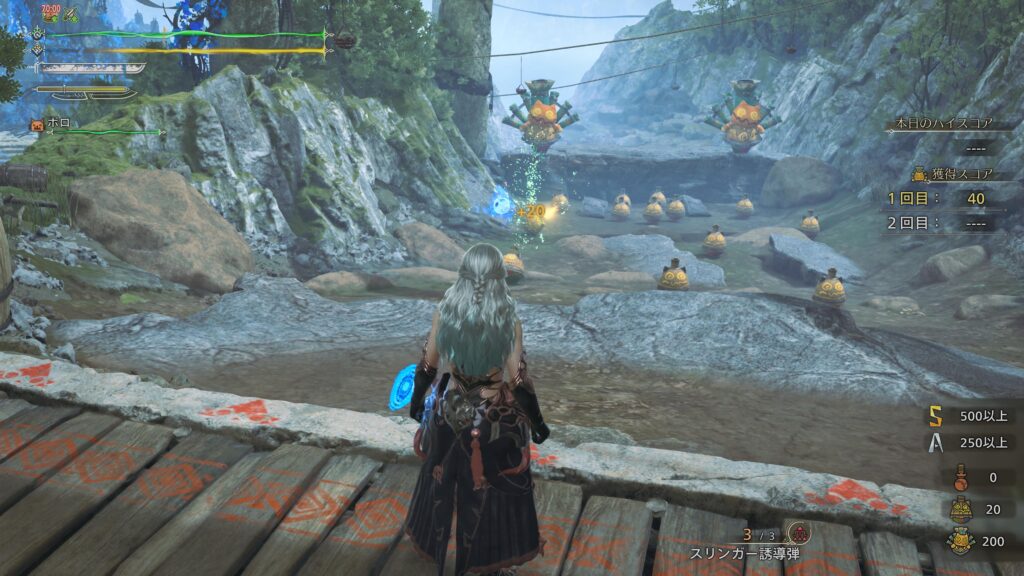Click the 20-point target legend icon

point(961,509)
